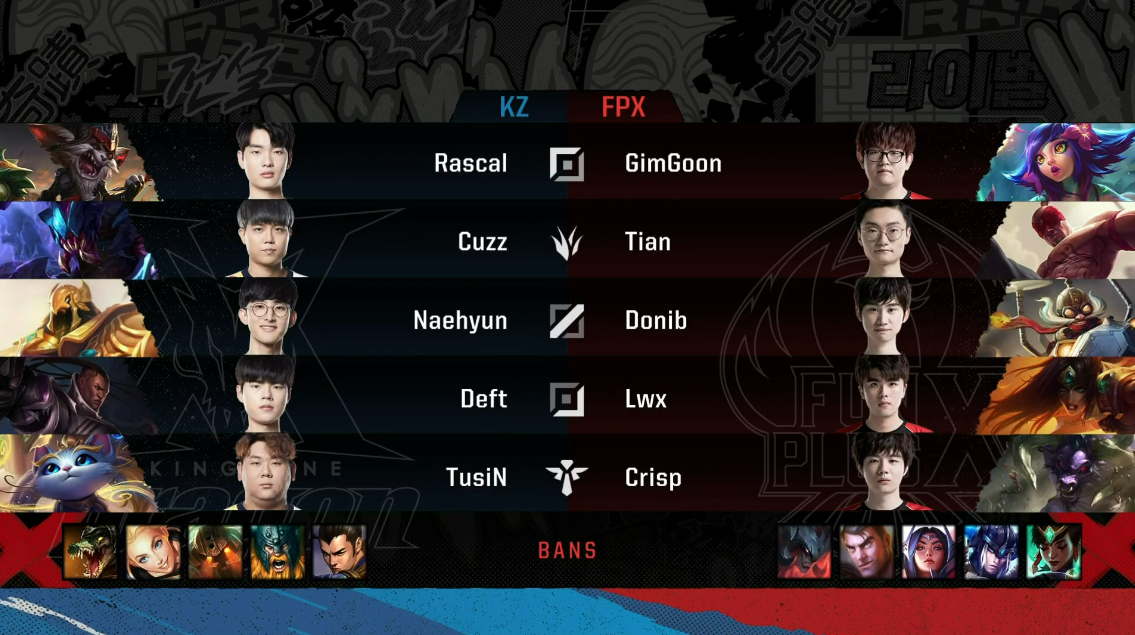Click the banned Olaf icon

[277, 552]
